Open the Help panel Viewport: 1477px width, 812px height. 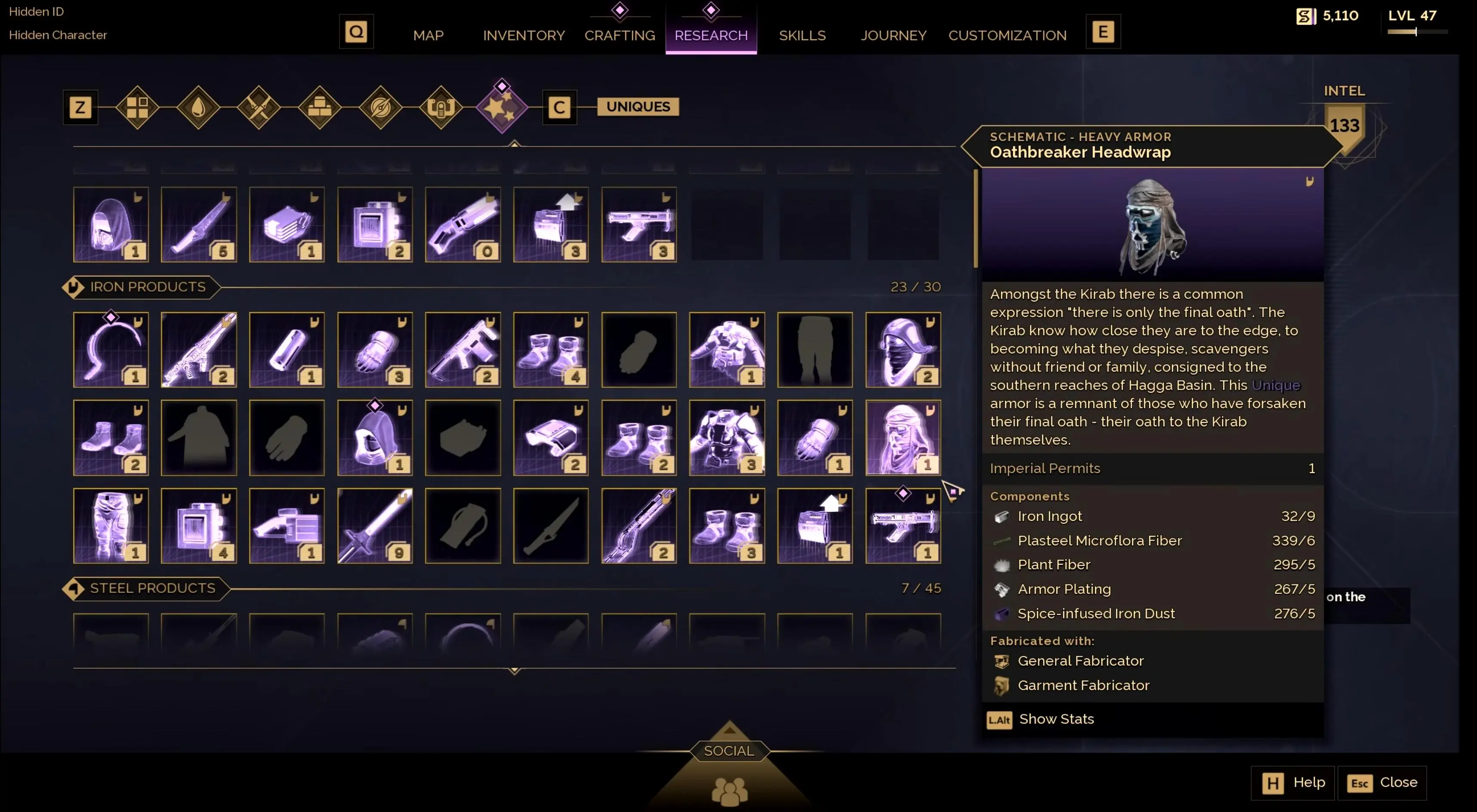click(1293, 782)
